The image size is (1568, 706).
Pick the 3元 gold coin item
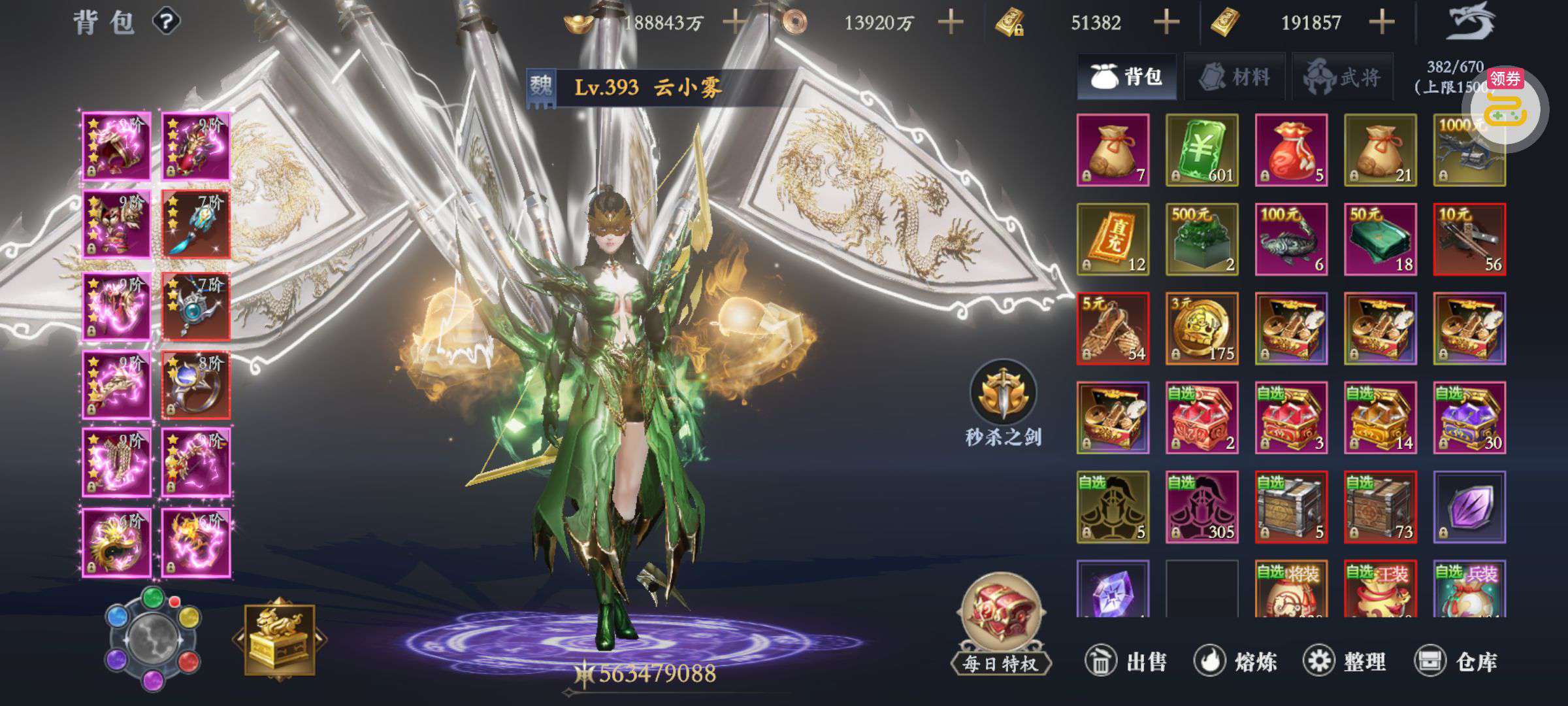point(1201,328)
